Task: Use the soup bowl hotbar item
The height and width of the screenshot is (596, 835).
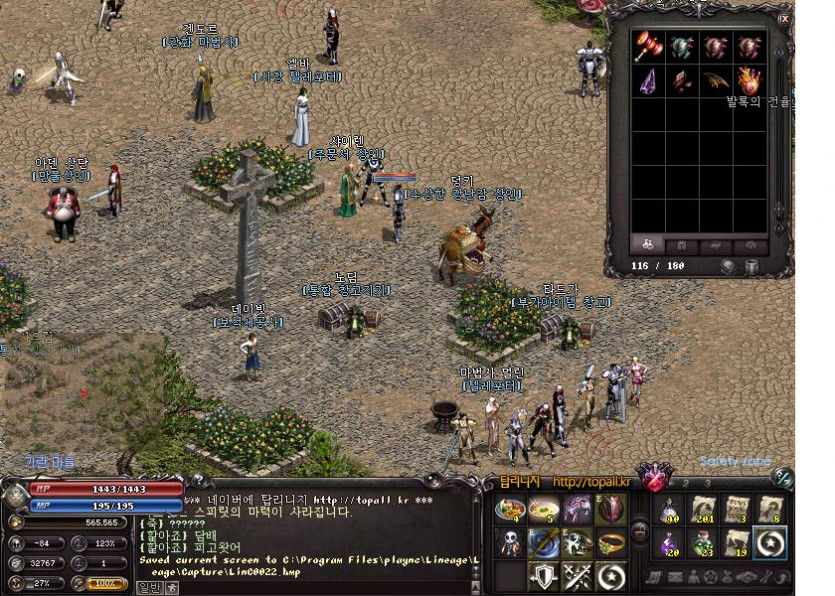Action: pos(544,508)
